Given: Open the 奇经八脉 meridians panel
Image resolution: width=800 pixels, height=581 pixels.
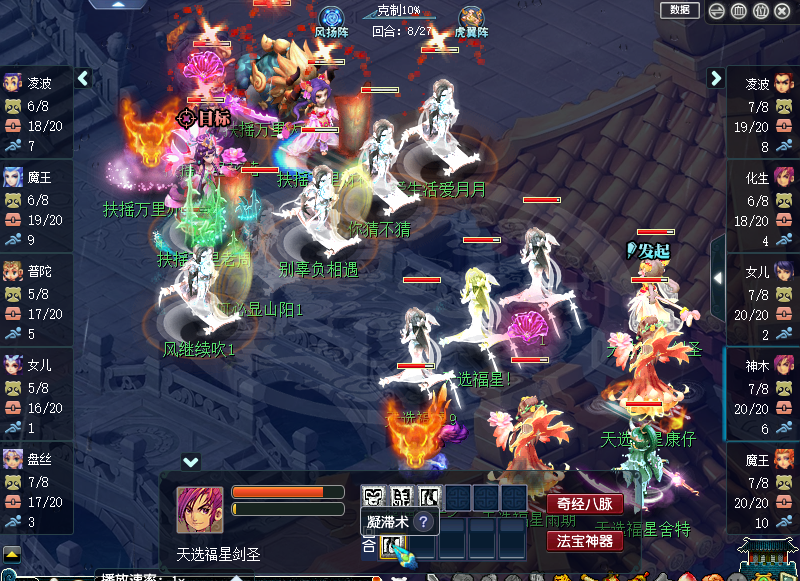Looking at the screenshot, I should pyautogui.click(x=584, y=504).
